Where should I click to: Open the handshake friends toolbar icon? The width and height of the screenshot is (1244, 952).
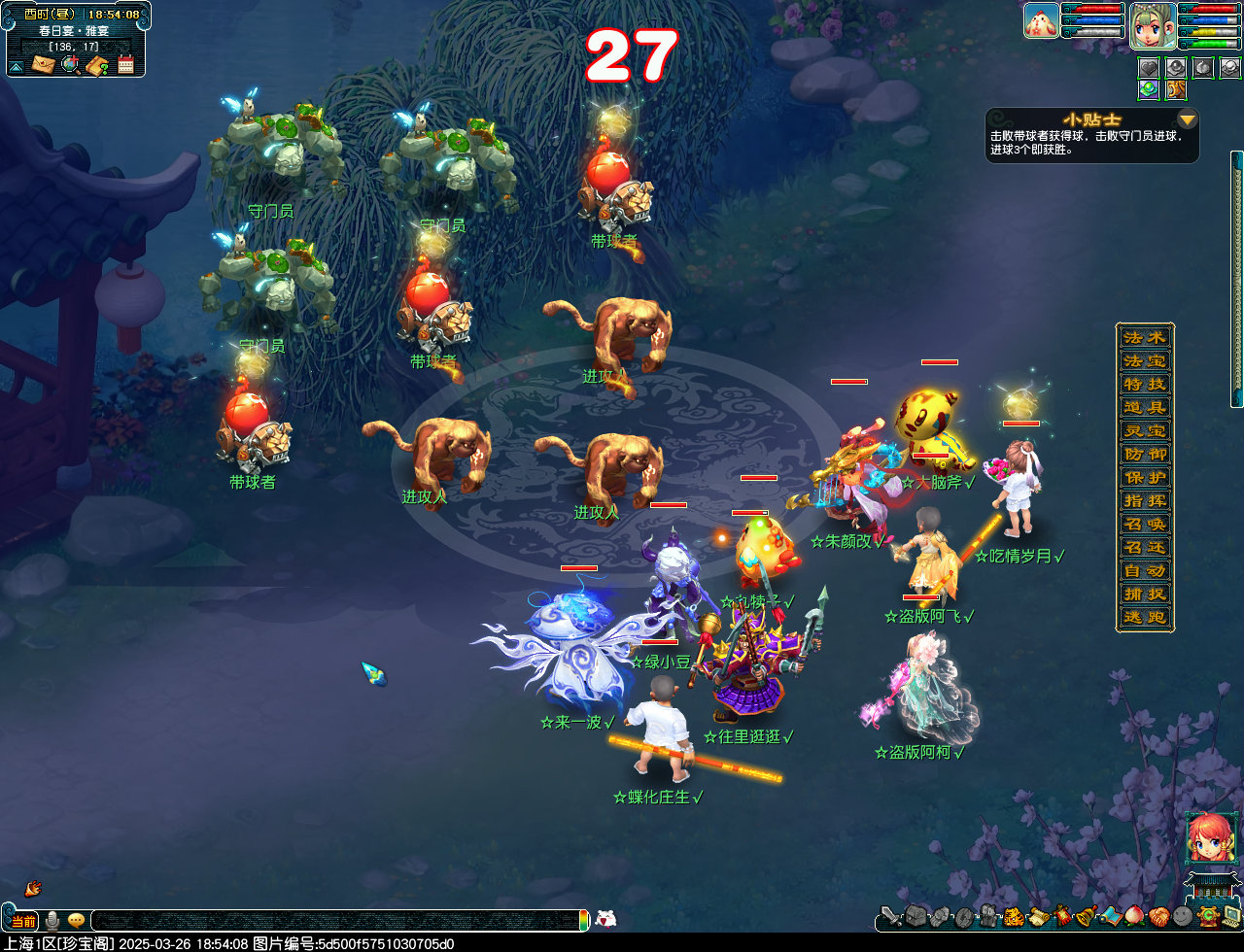1158,915
